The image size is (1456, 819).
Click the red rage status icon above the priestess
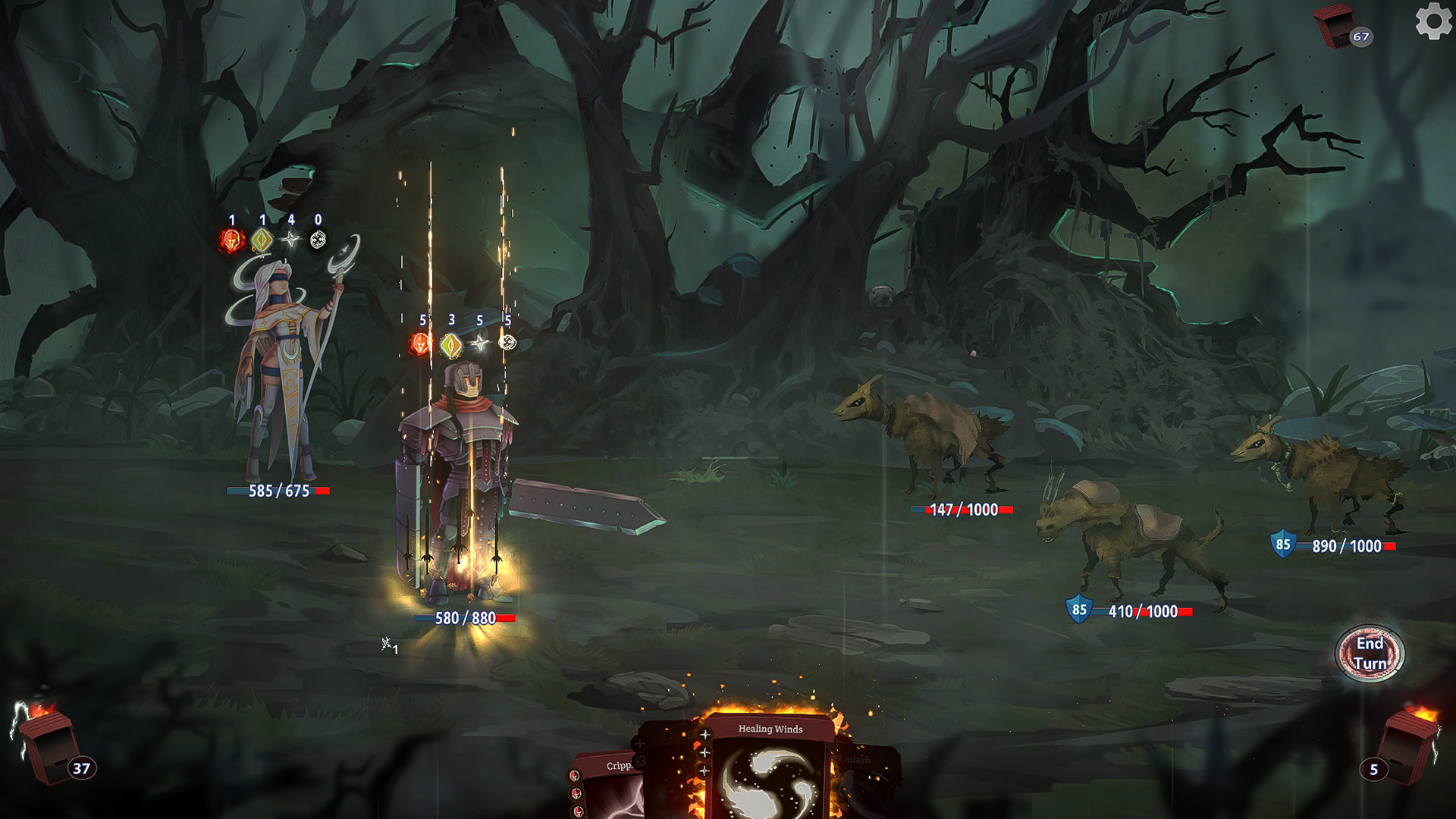231,240
